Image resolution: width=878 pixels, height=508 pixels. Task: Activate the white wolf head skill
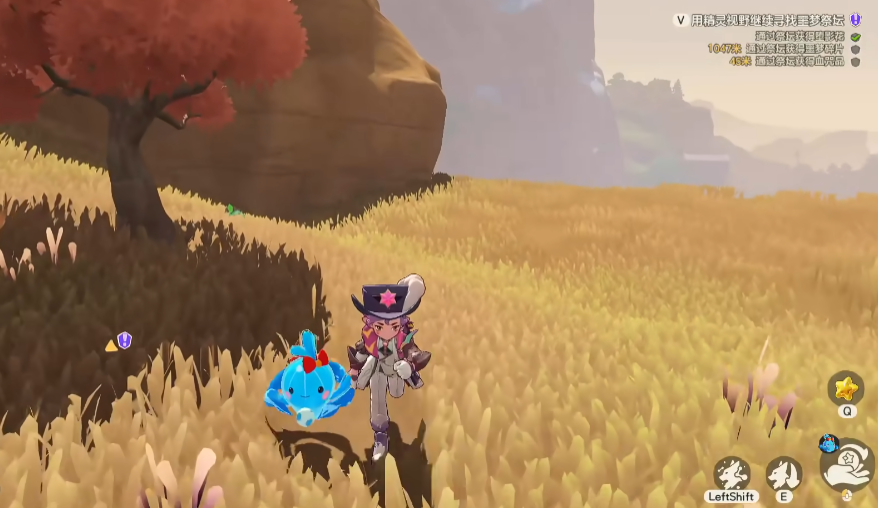[783, 473]
